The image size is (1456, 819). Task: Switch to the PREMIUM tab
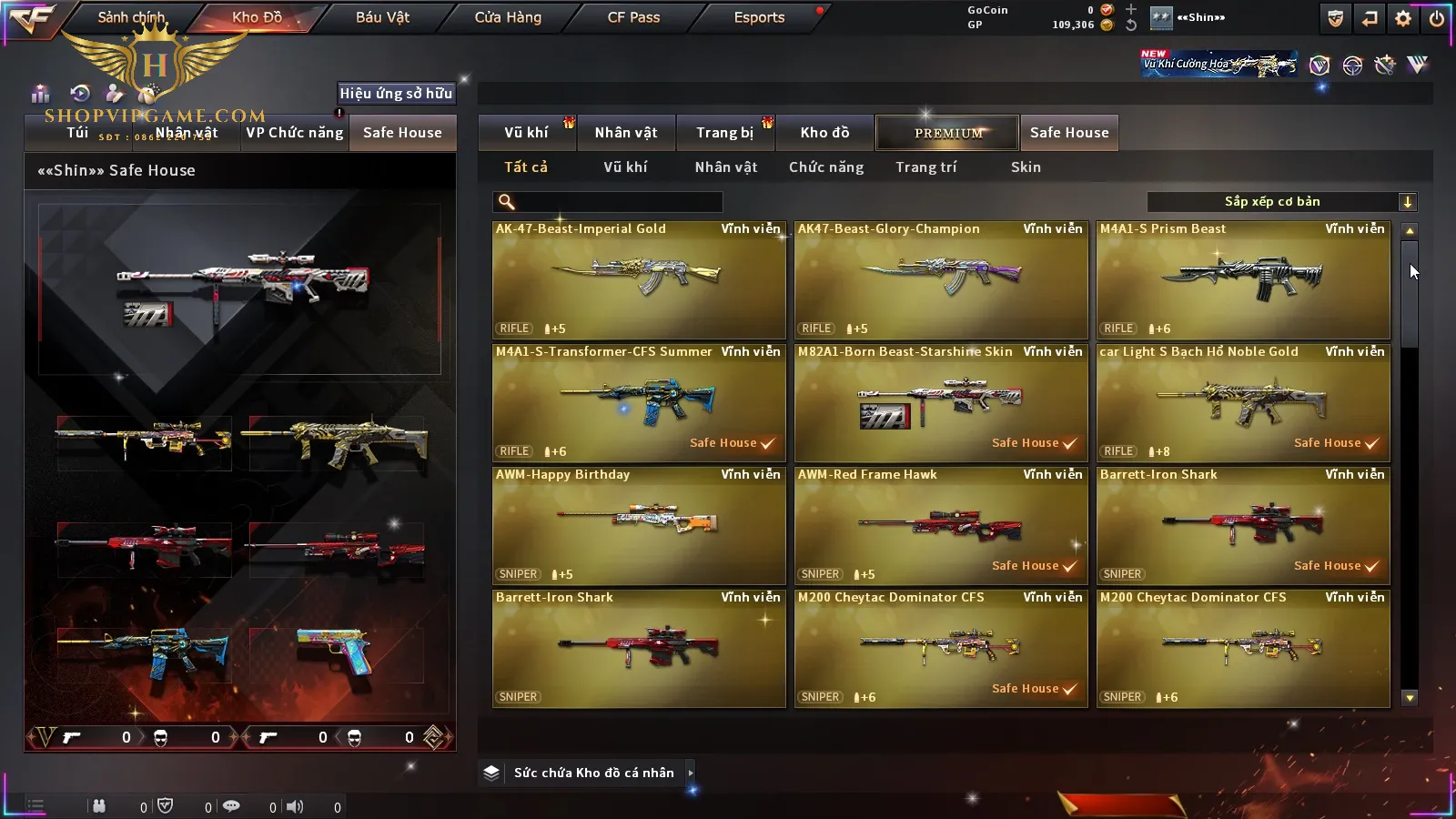[x=947, y=133]
